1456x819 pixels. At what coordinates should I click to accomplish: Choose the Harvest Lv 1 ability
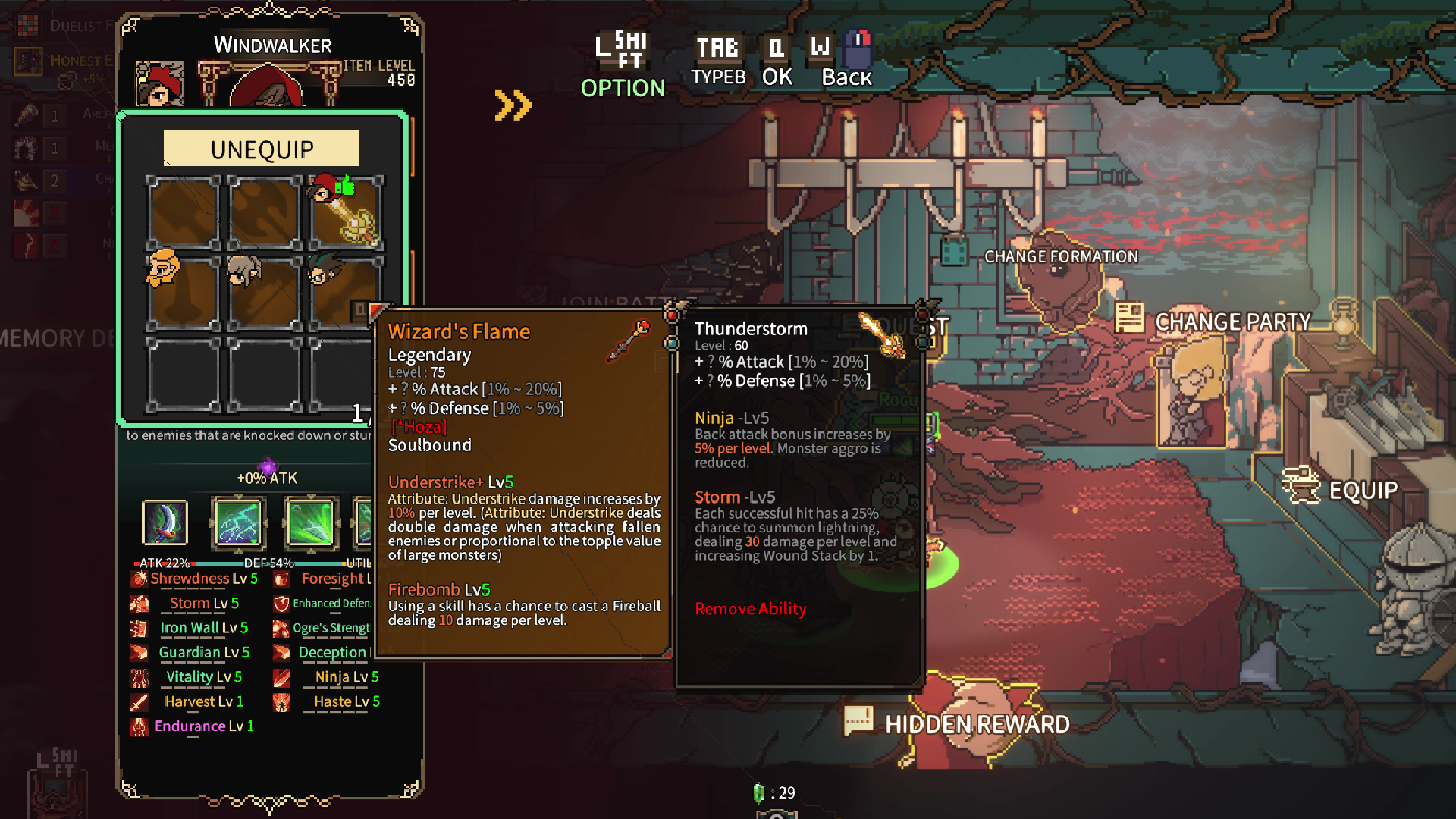(x=203, y=701)
